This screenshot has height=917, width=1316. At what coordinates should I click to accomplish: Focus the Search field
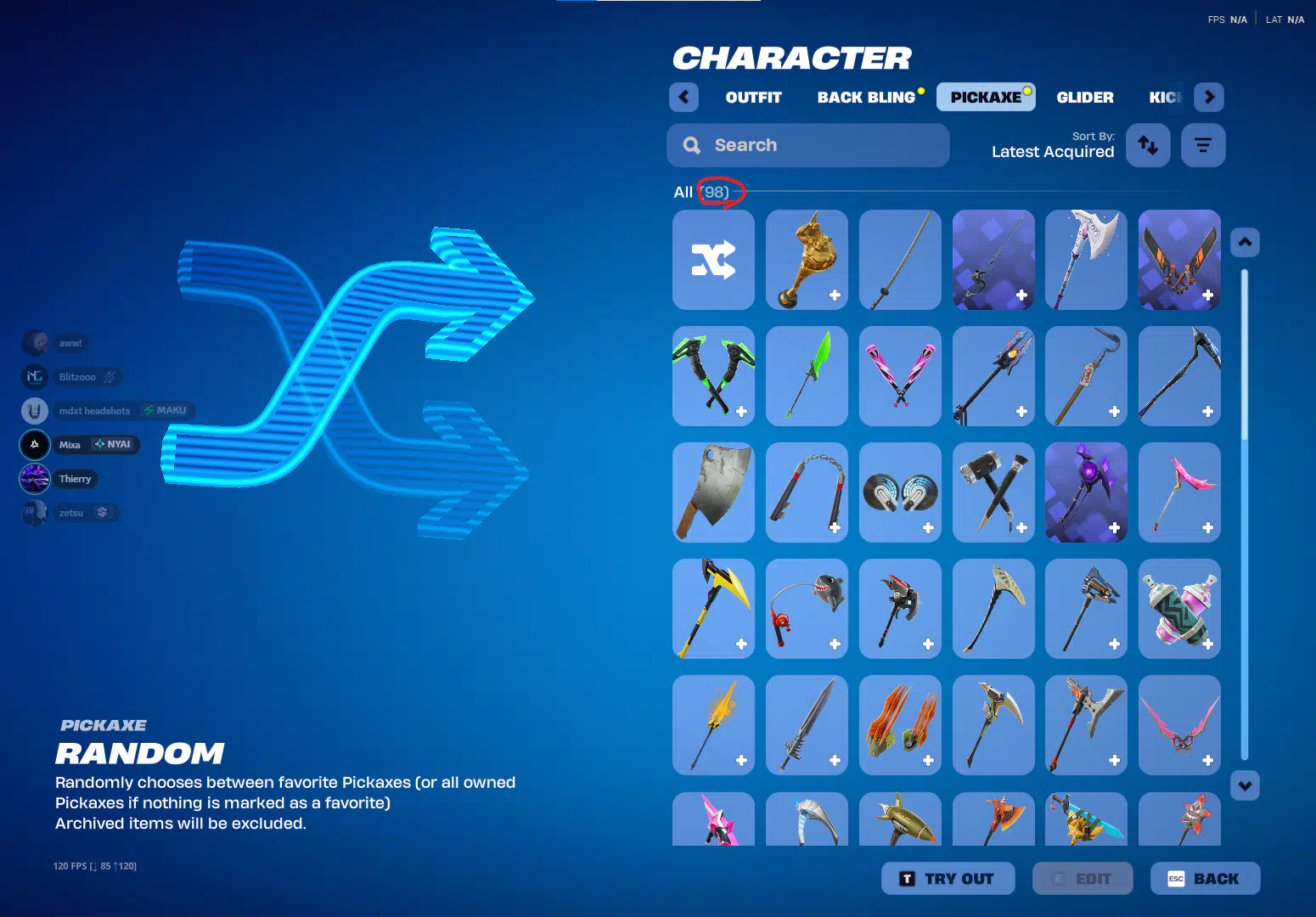[807, 145]
